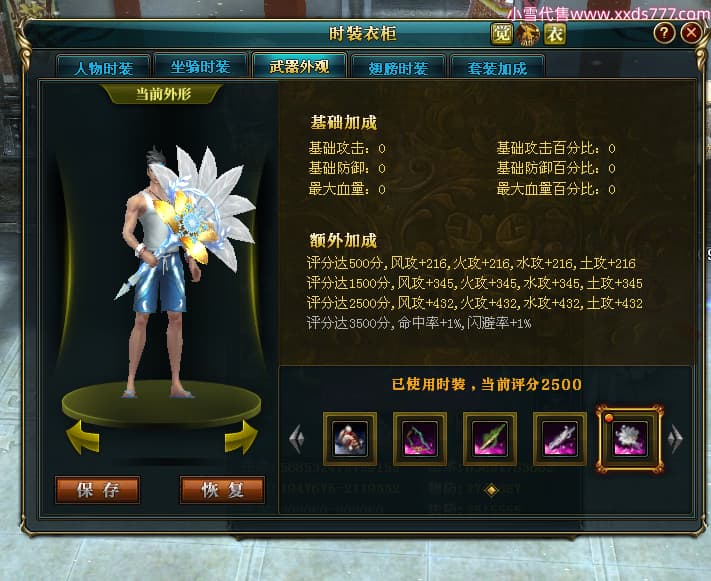Click the 保存 save button
This screenshot has height=581, width=711.
click(x=98, y=490)
